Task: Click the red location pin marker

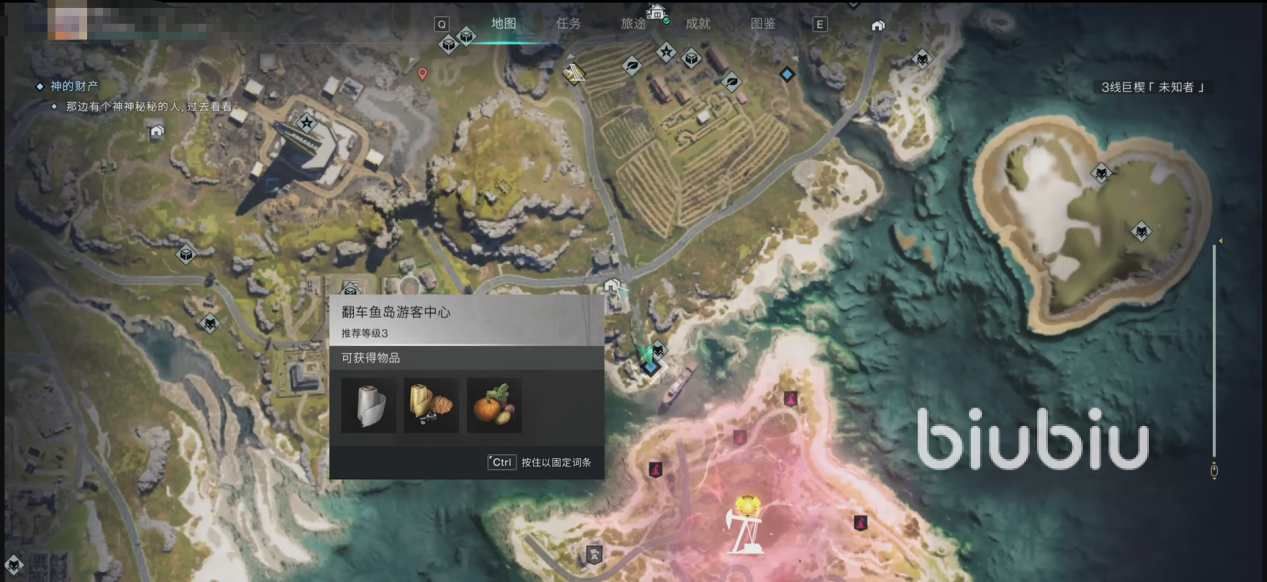Action: tap(422, 73)
